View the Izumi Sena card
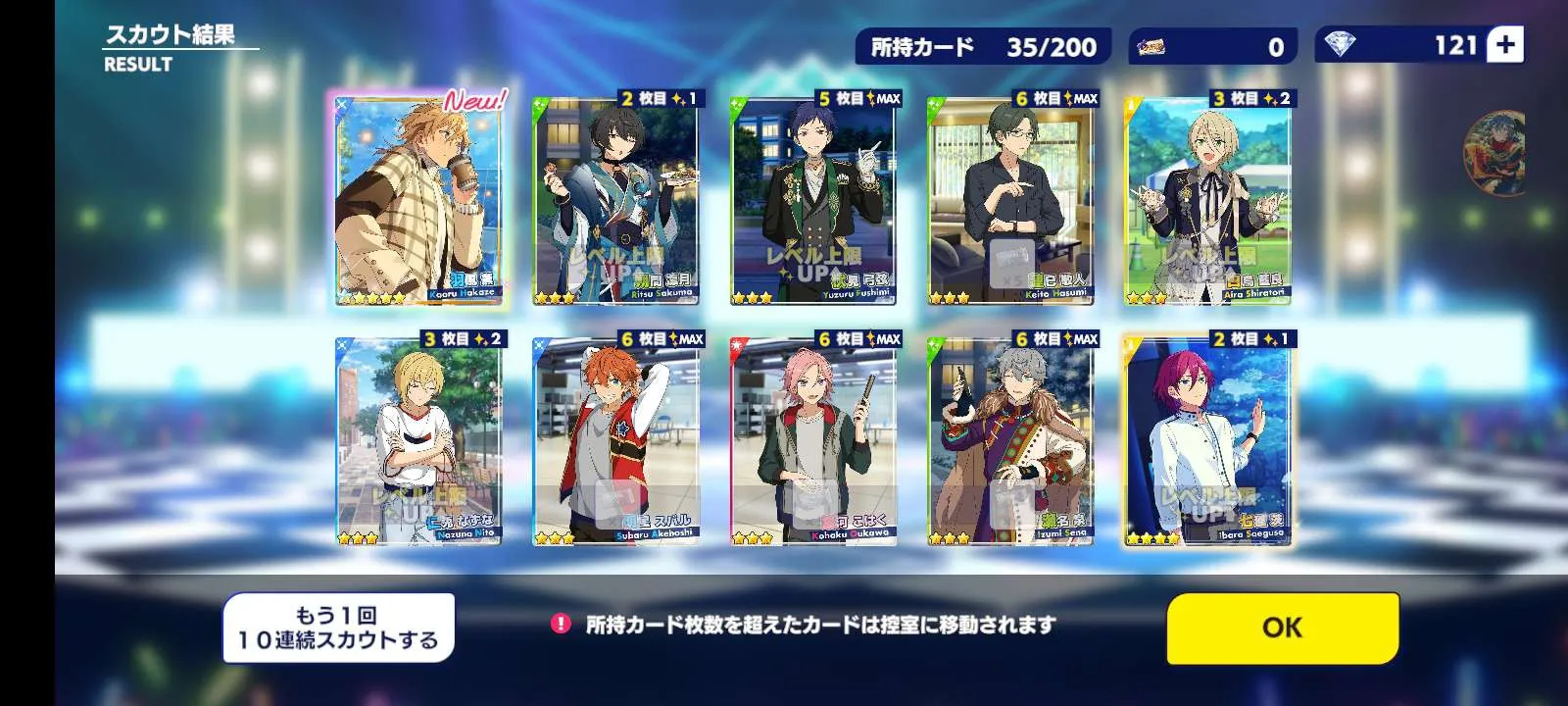The height and width of the screenshot is (706, 1568). point(1010,439)
